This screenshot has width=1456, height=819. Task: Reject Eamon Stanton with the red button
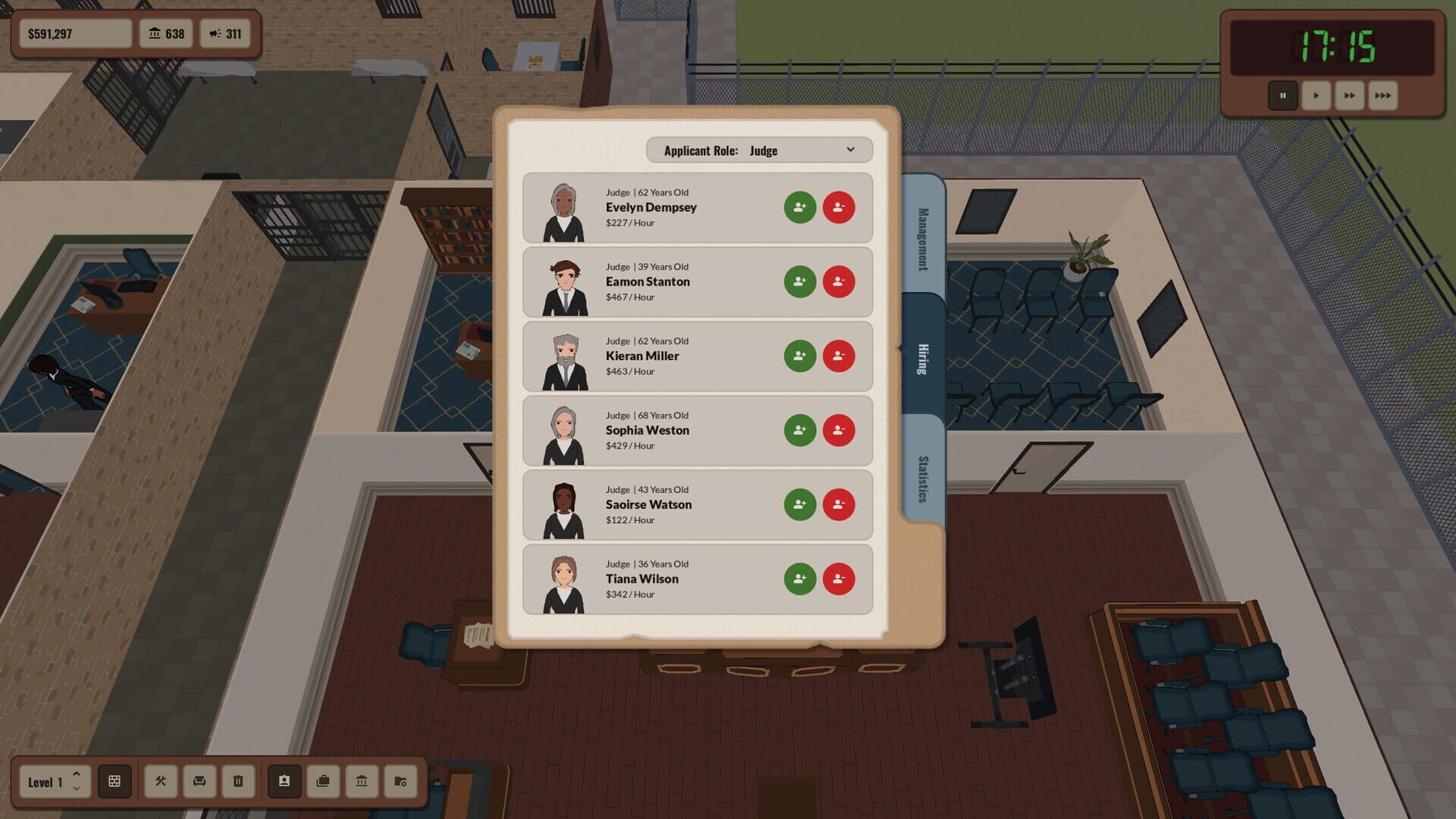pos(839,281)
